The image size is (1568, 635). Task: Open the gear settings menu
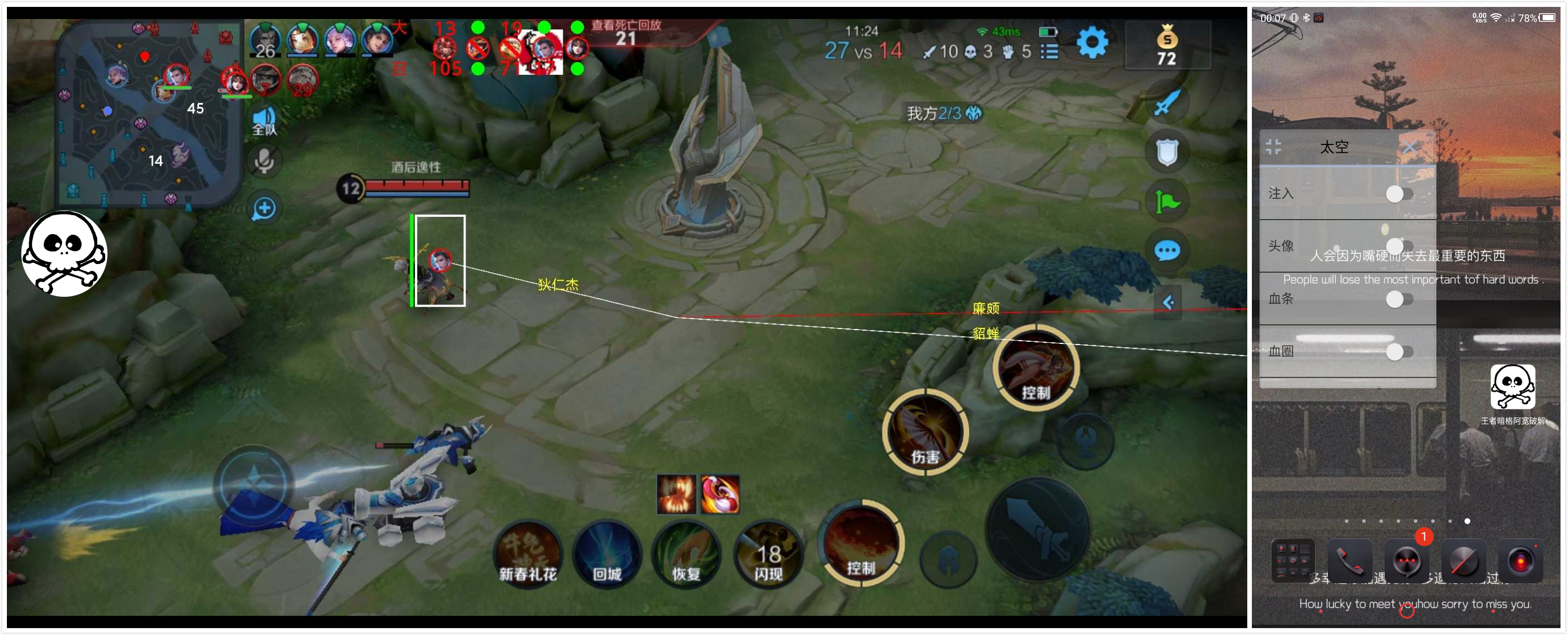click(1092, 43)
